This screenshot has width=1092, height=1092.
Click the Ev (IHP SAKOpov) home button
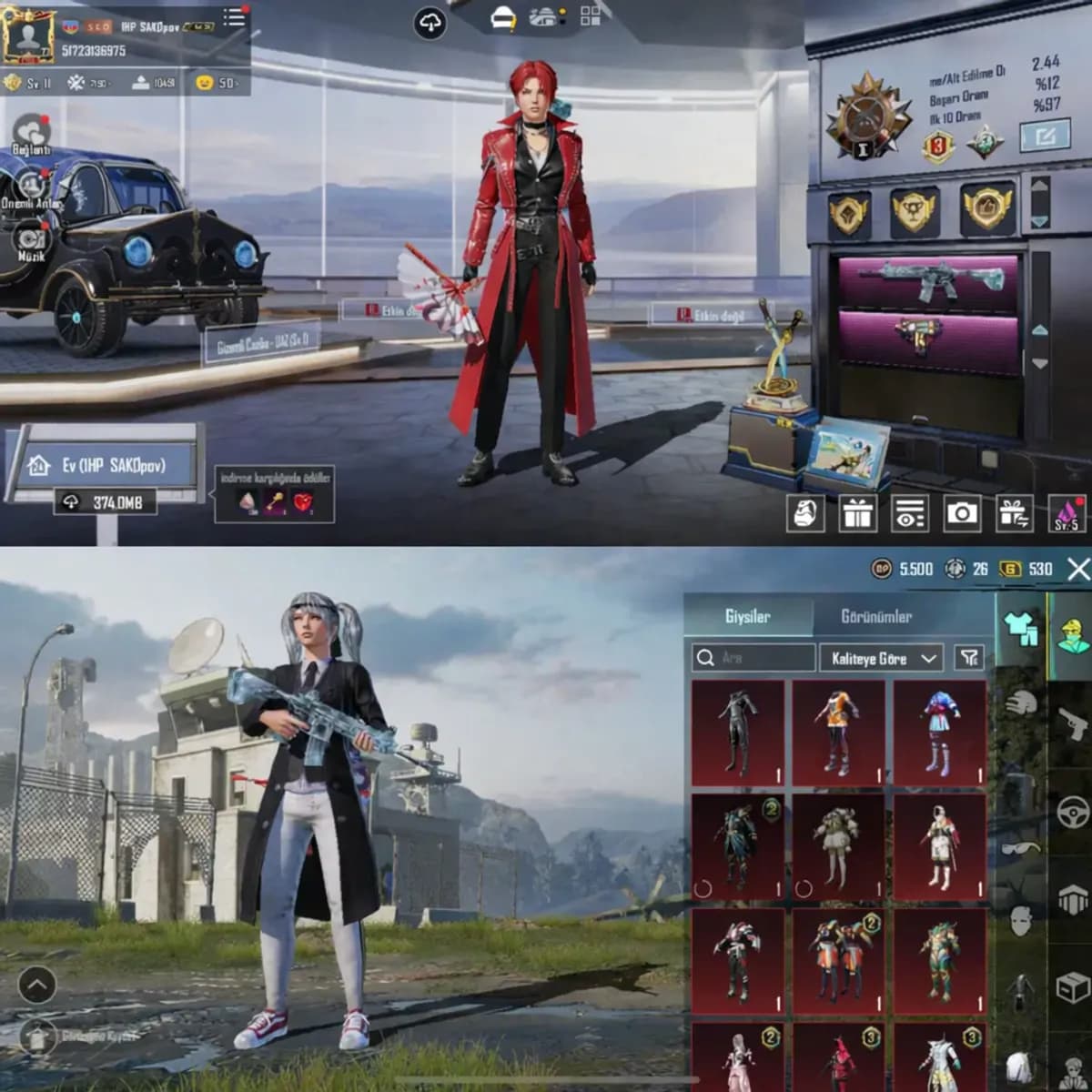(x=102, y=465)
